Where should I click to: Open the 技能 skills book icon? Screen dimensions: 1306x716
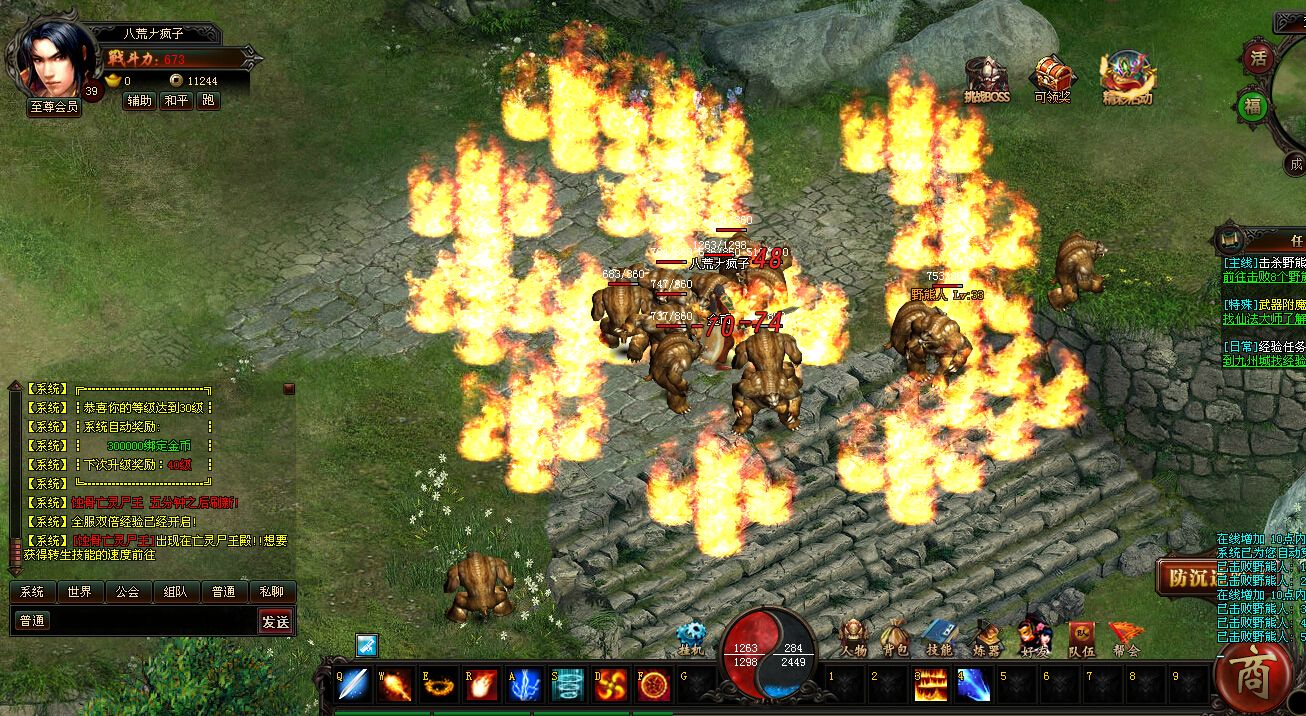click(938, 638)
